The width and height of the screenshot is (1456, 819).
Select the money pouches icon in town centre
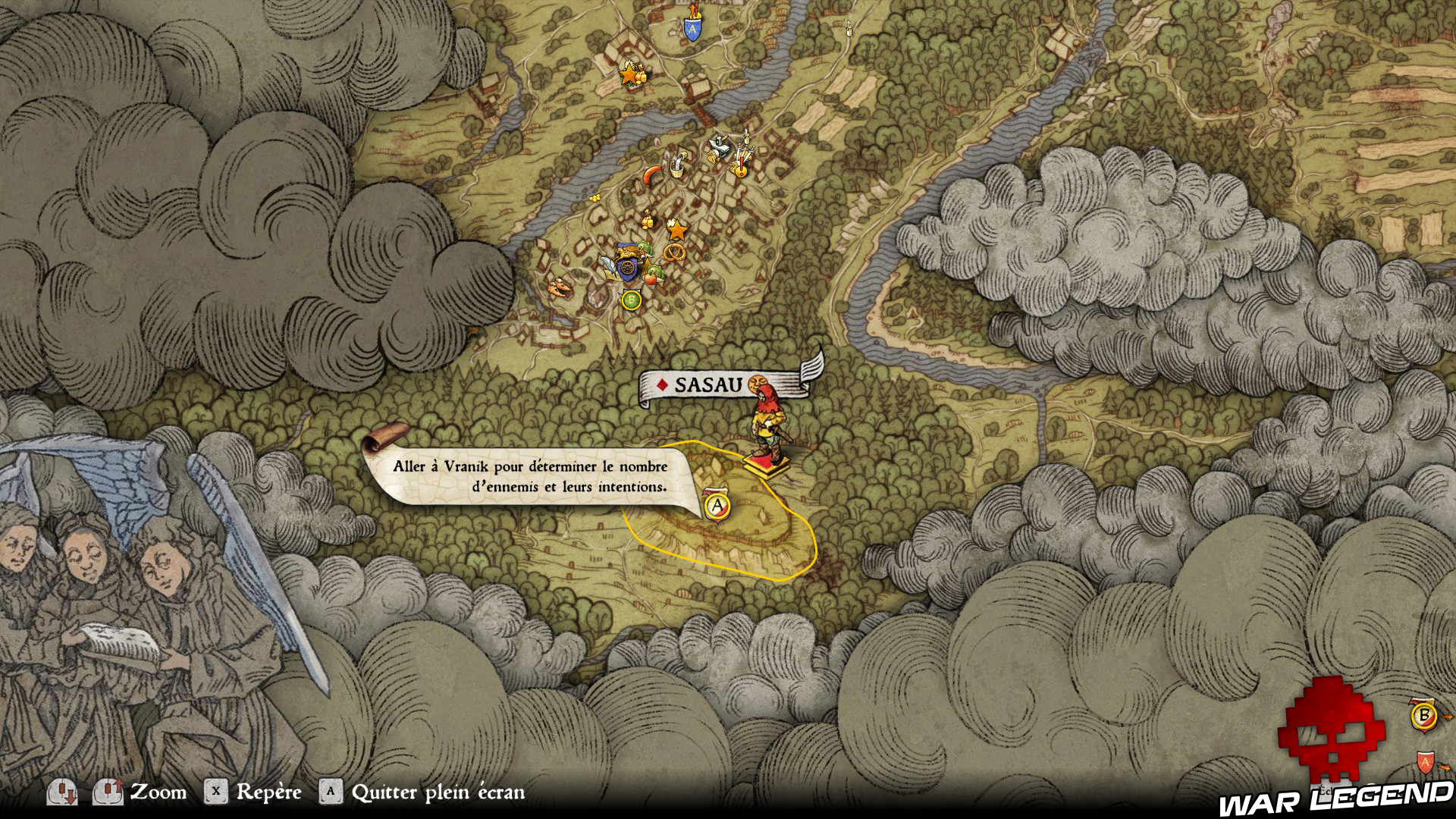coord(647,221)
